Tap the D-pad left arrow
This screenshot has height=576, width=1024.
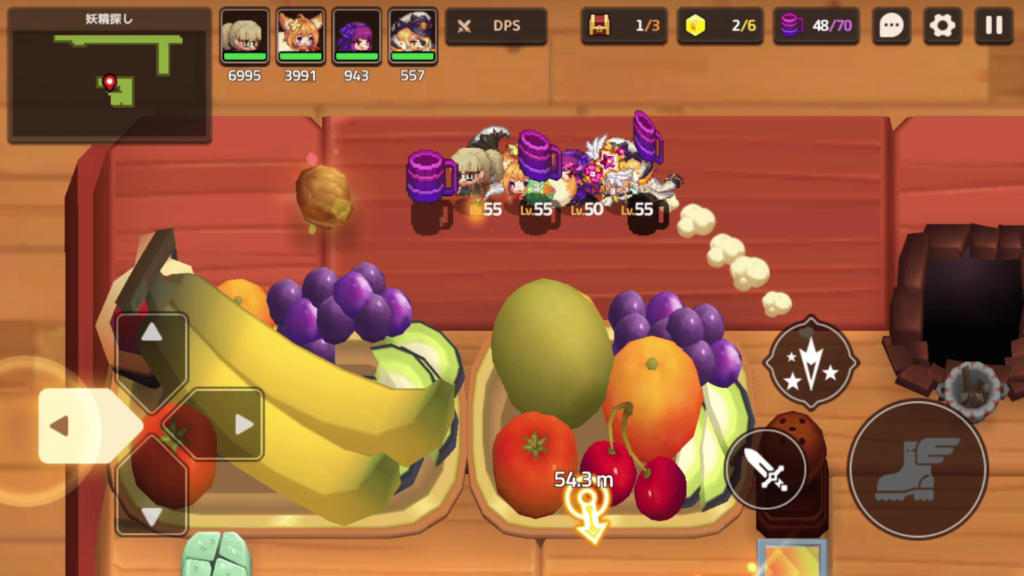(x=72, y=426)
